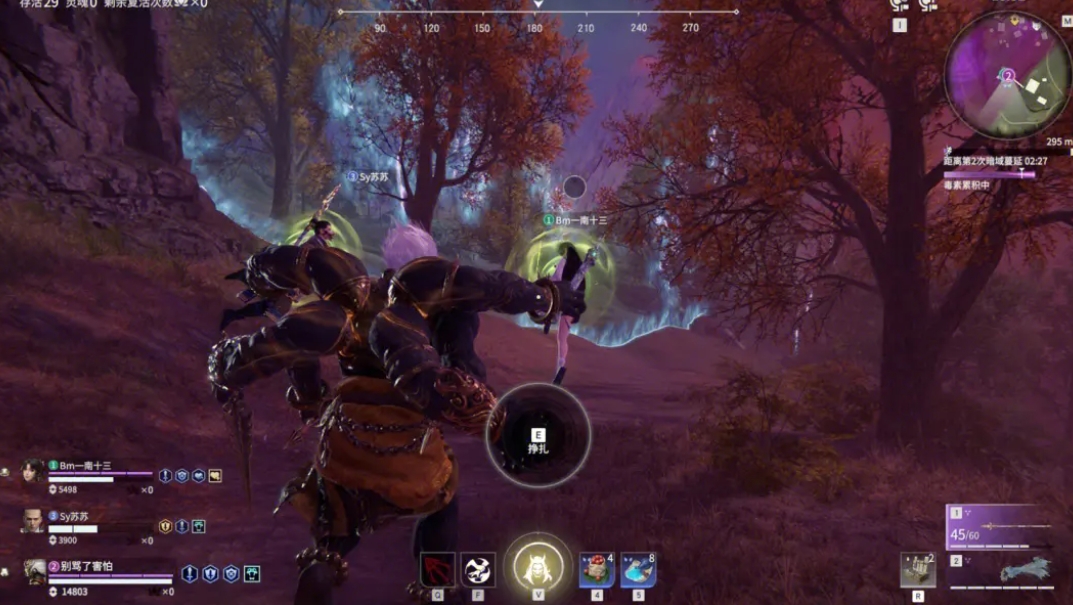
Task: Select the repair kit item slot
Action: coord(917,570)
